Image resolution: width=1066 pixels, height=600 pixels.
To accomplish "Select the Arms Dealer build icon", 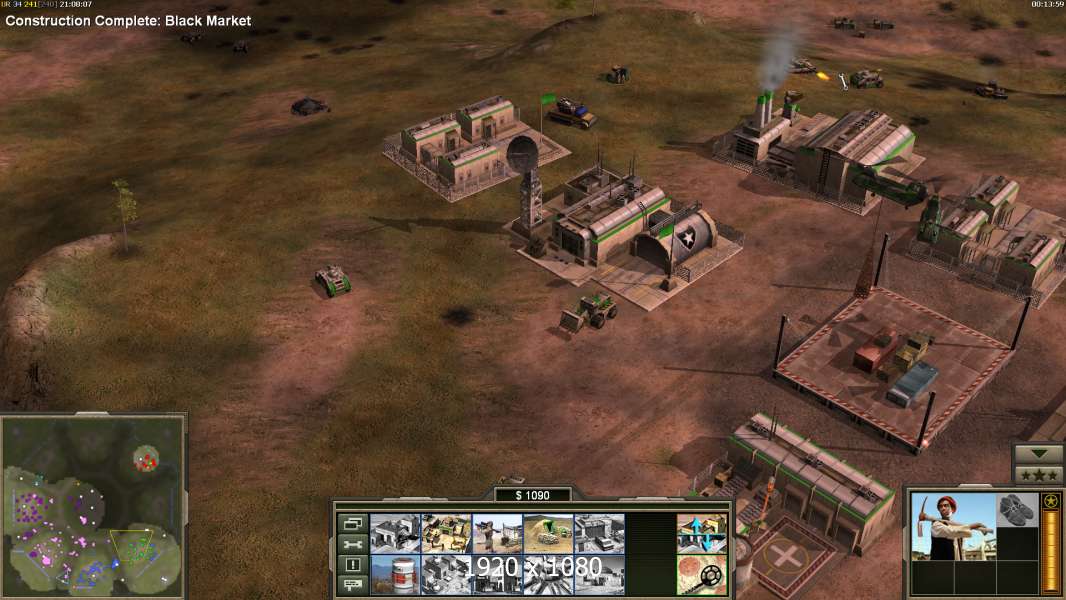I will click(x=599, y=534).
